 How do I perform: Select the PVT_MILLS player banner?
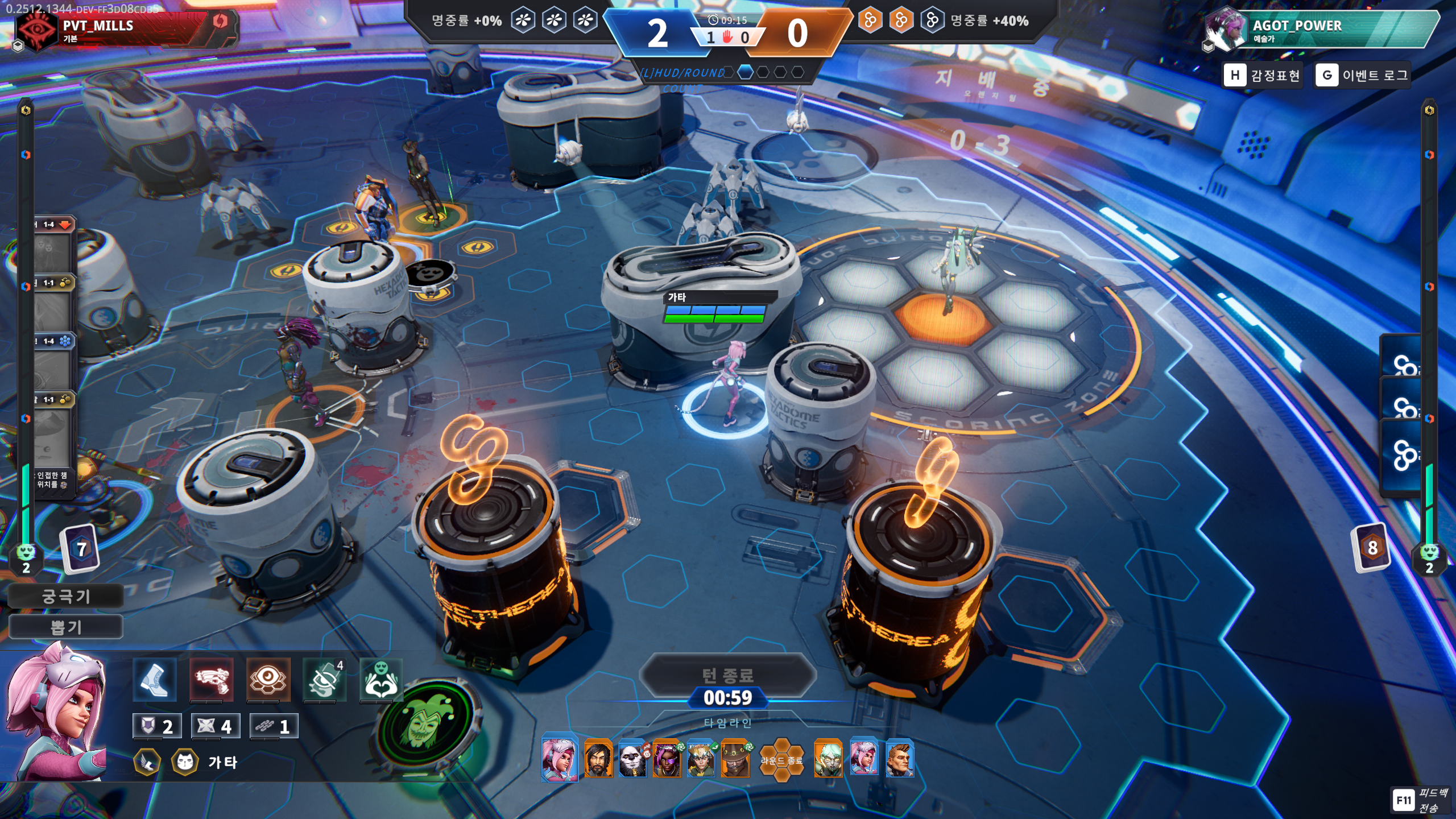125,28
